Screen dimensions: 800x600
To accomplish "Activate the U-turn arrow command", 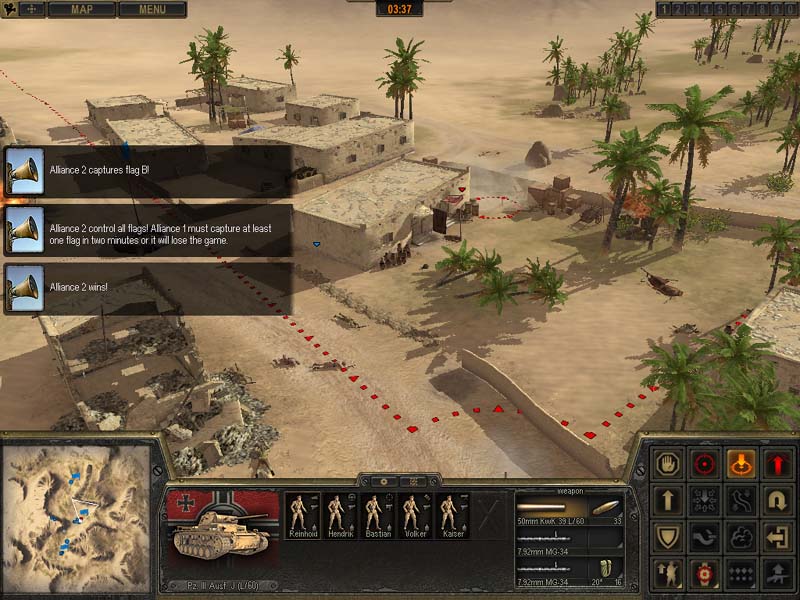I will tap(778, 500).
